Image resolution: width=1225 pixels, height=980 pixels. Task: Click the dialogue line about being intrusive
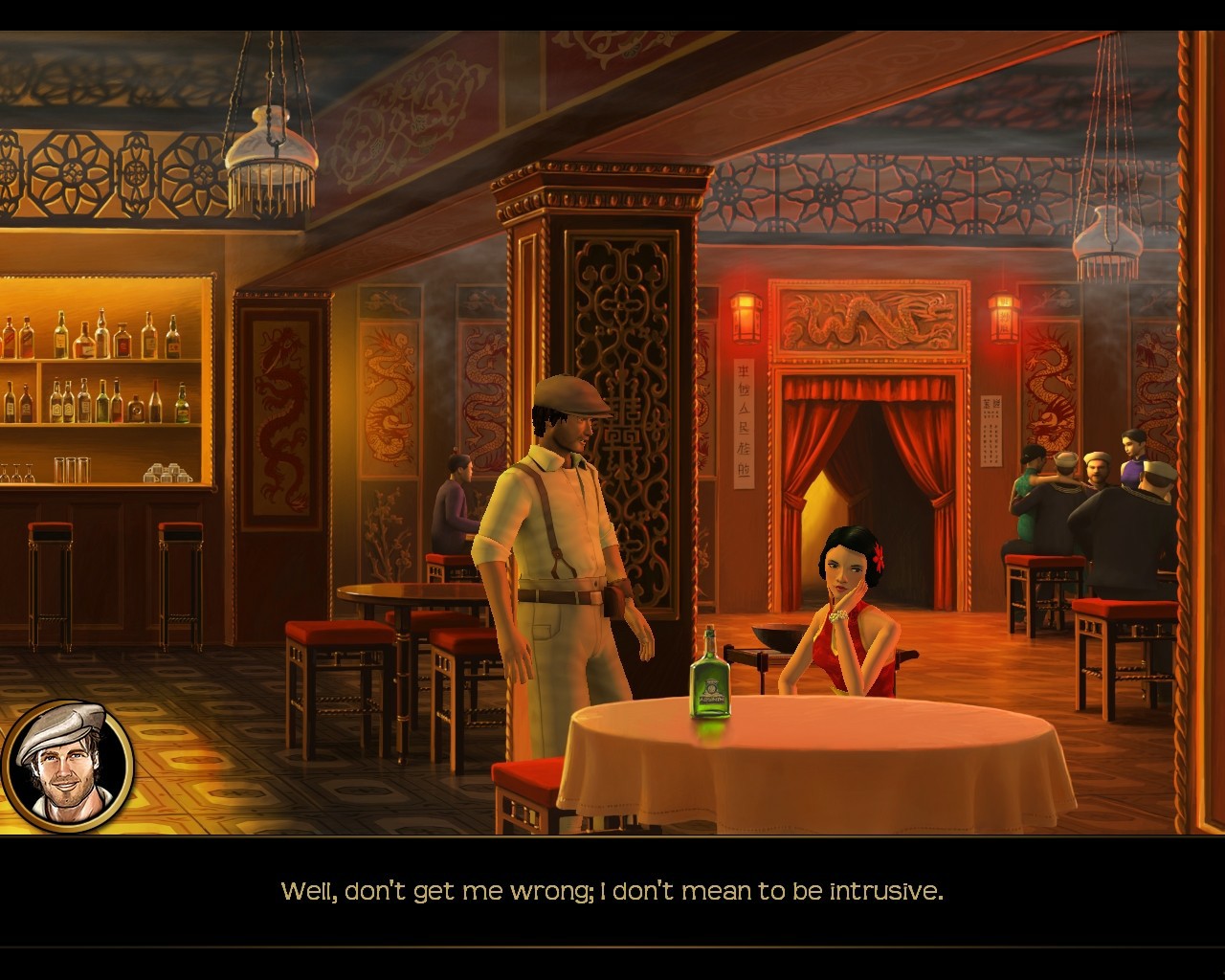tap(612, 890)
